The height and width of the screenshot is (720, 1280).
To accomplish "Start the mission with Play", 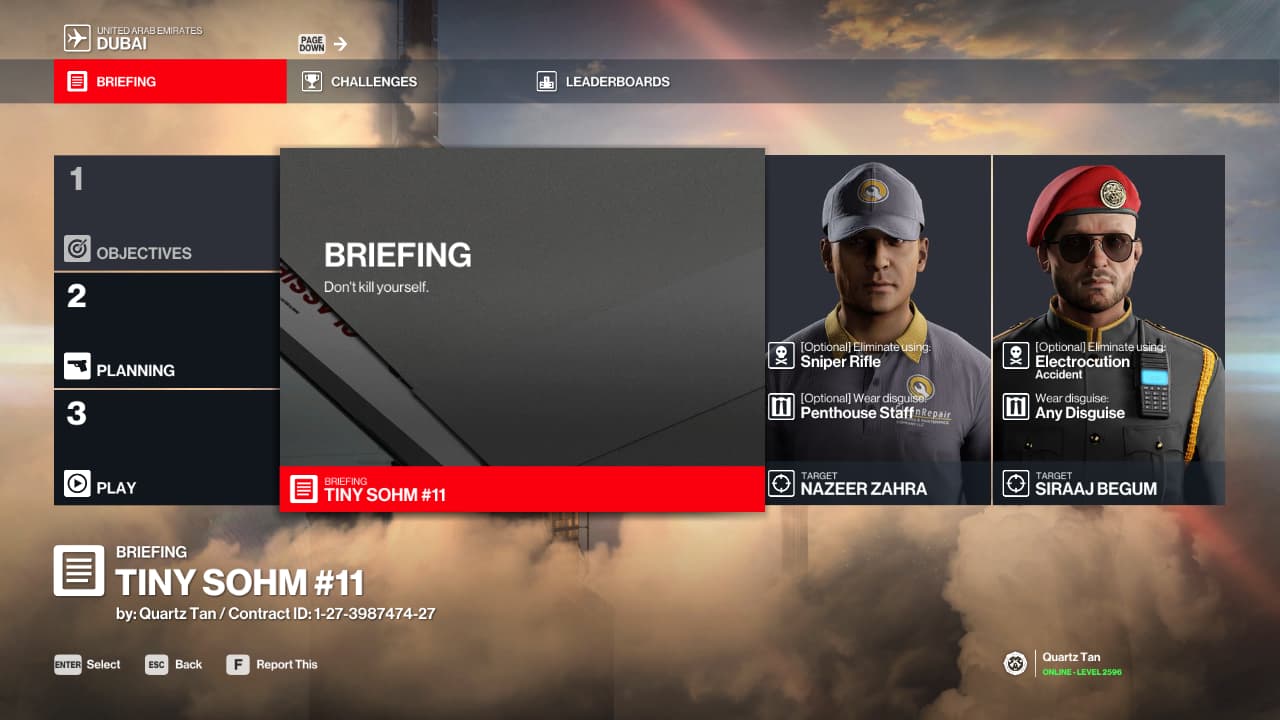I will [166, 447].
